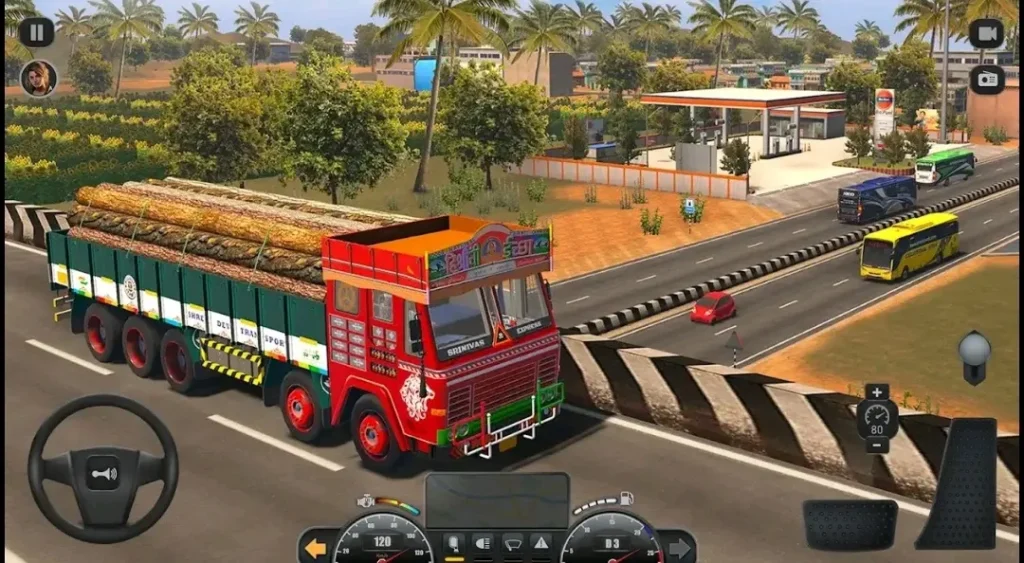Pause the game with the pause button
The height and width of the screenshot is (563, 1024).
pyautogui.click(x=36, y=31)
